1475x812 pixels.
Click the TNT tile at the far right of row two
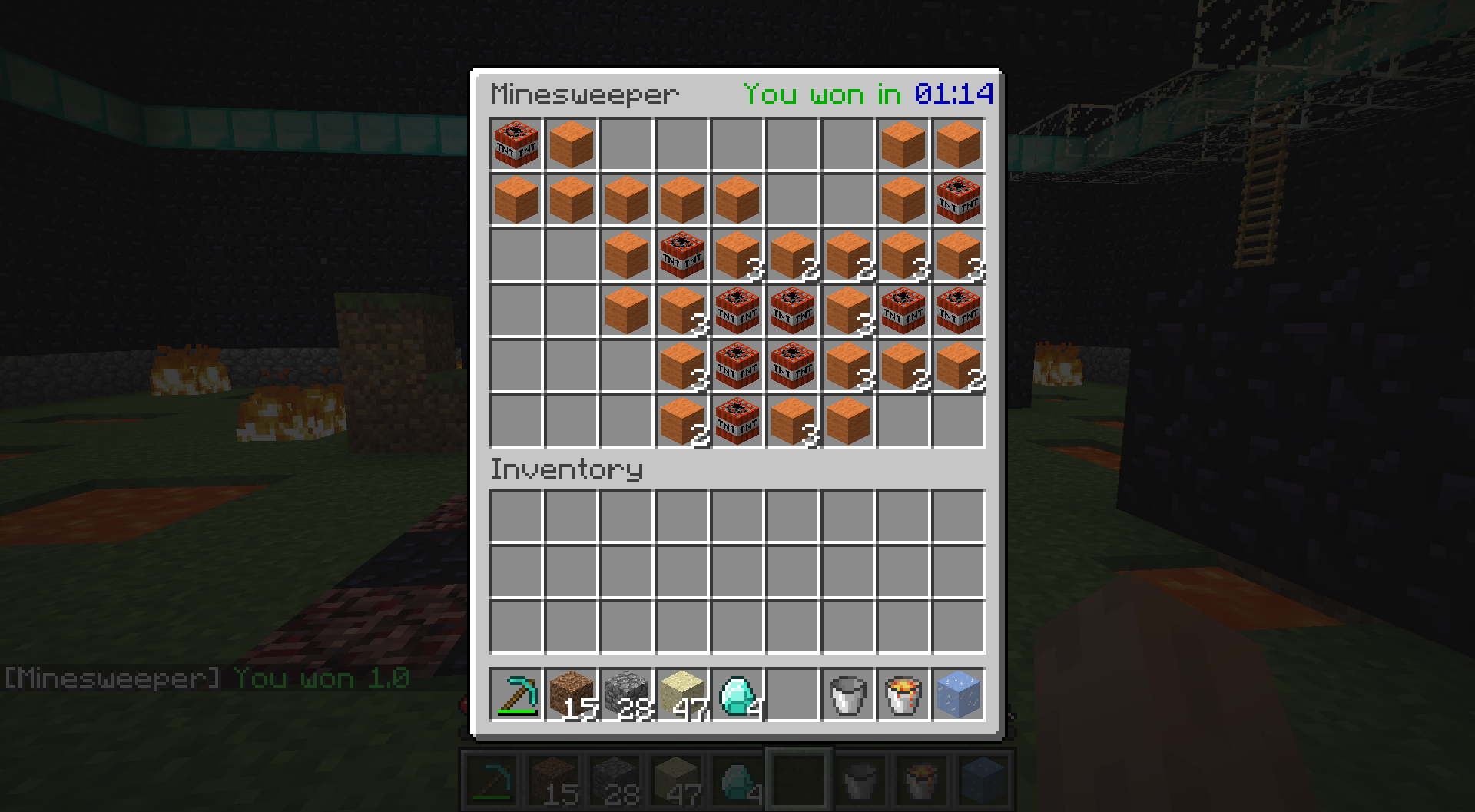958,200
